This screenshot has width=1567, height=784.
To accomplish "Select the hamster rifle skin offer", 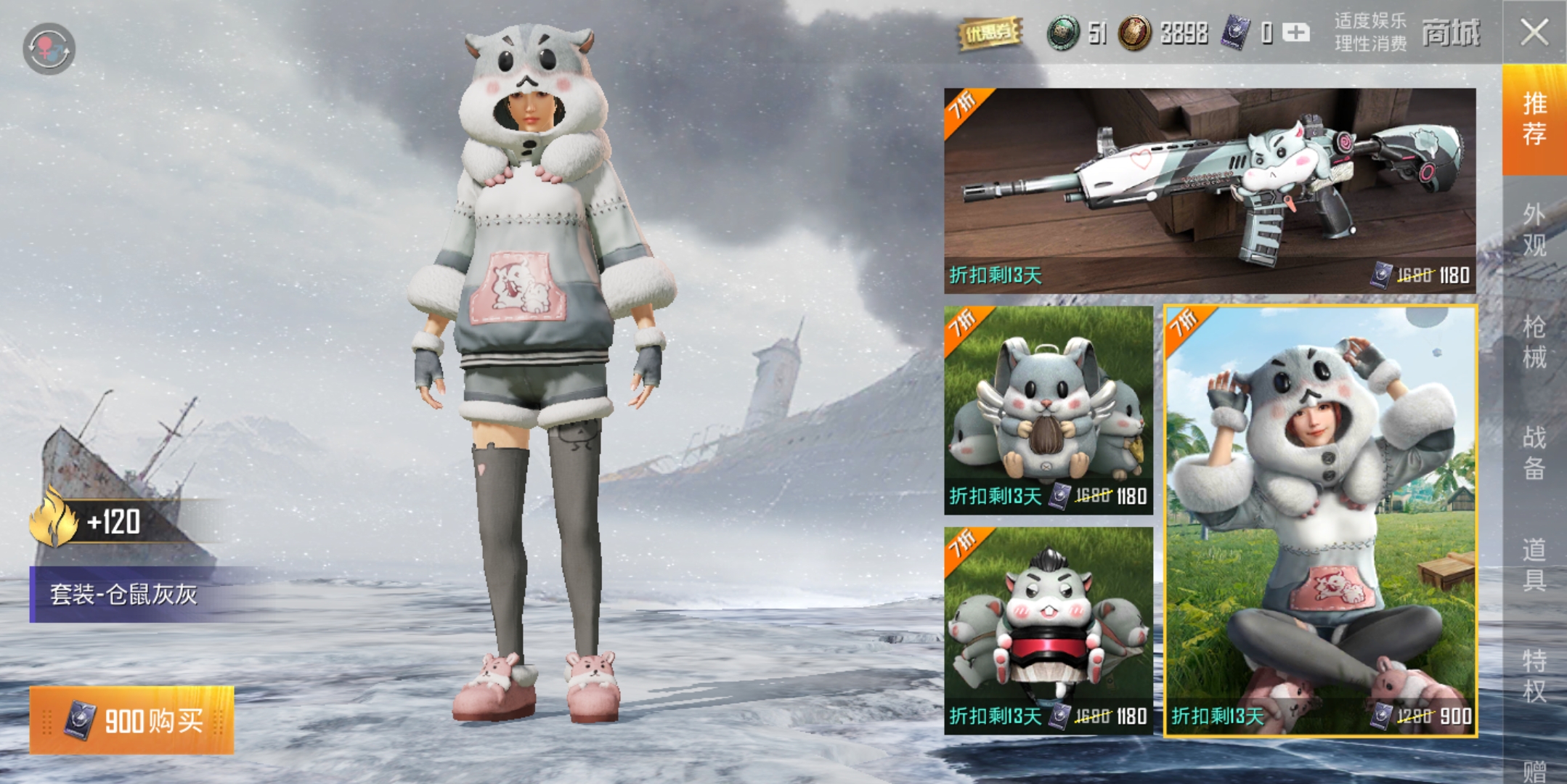I will (1210, 190).
